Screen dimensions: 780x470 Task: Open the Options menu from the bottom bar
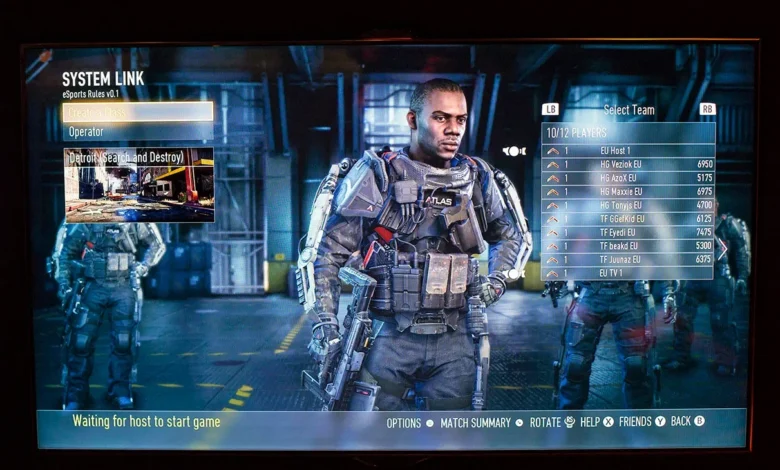(410, 423)
